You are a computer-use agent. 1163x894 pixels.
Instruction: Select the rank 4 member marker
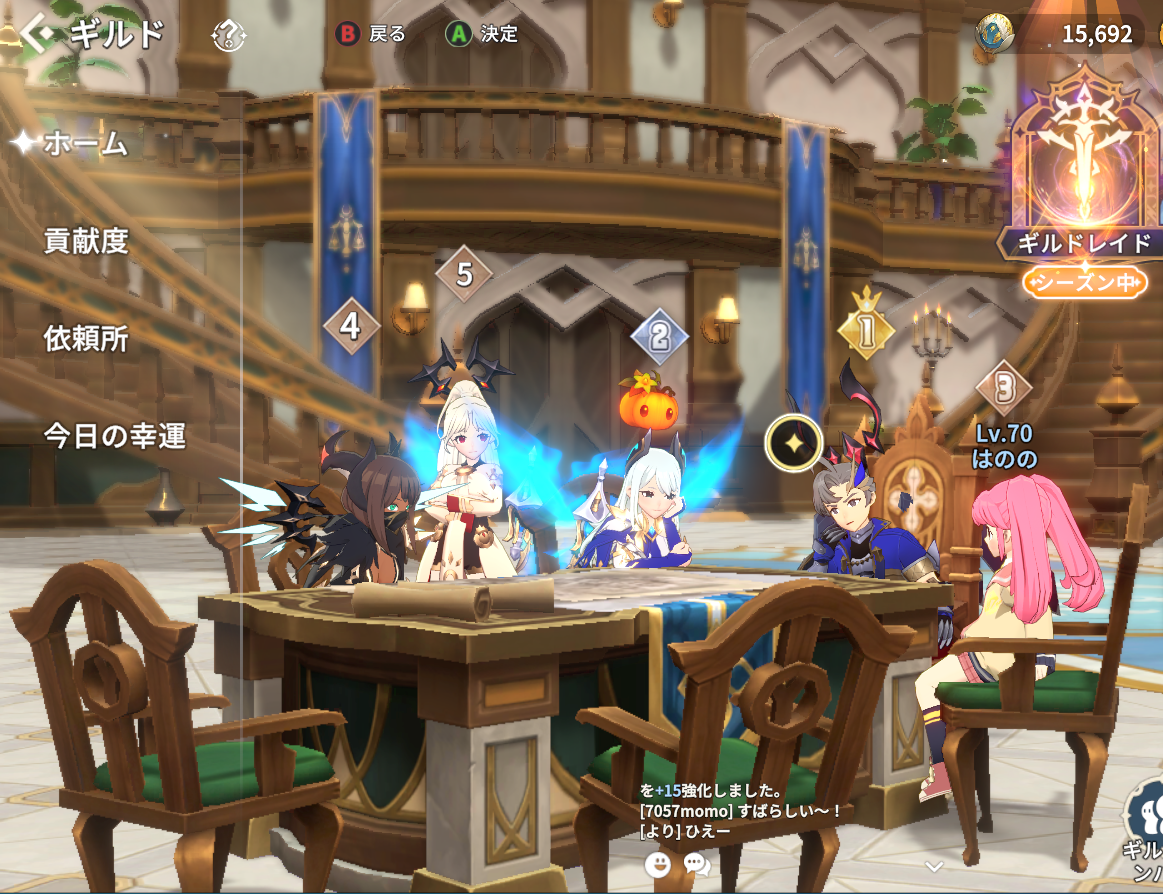[x=350, y=326]
